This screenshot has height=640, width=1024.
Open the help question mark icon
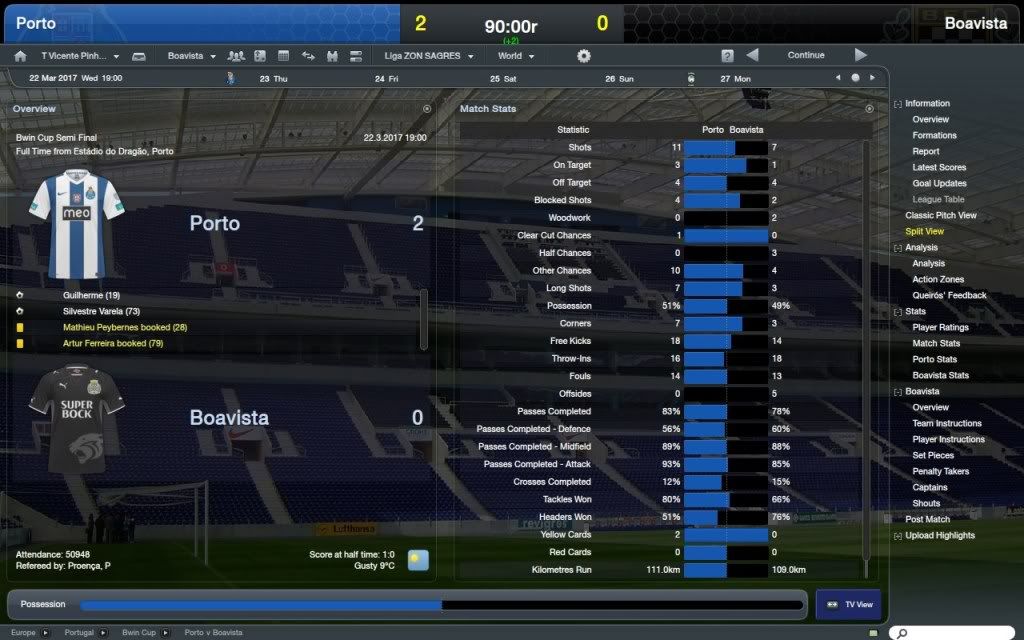click(x=727, y=56)
